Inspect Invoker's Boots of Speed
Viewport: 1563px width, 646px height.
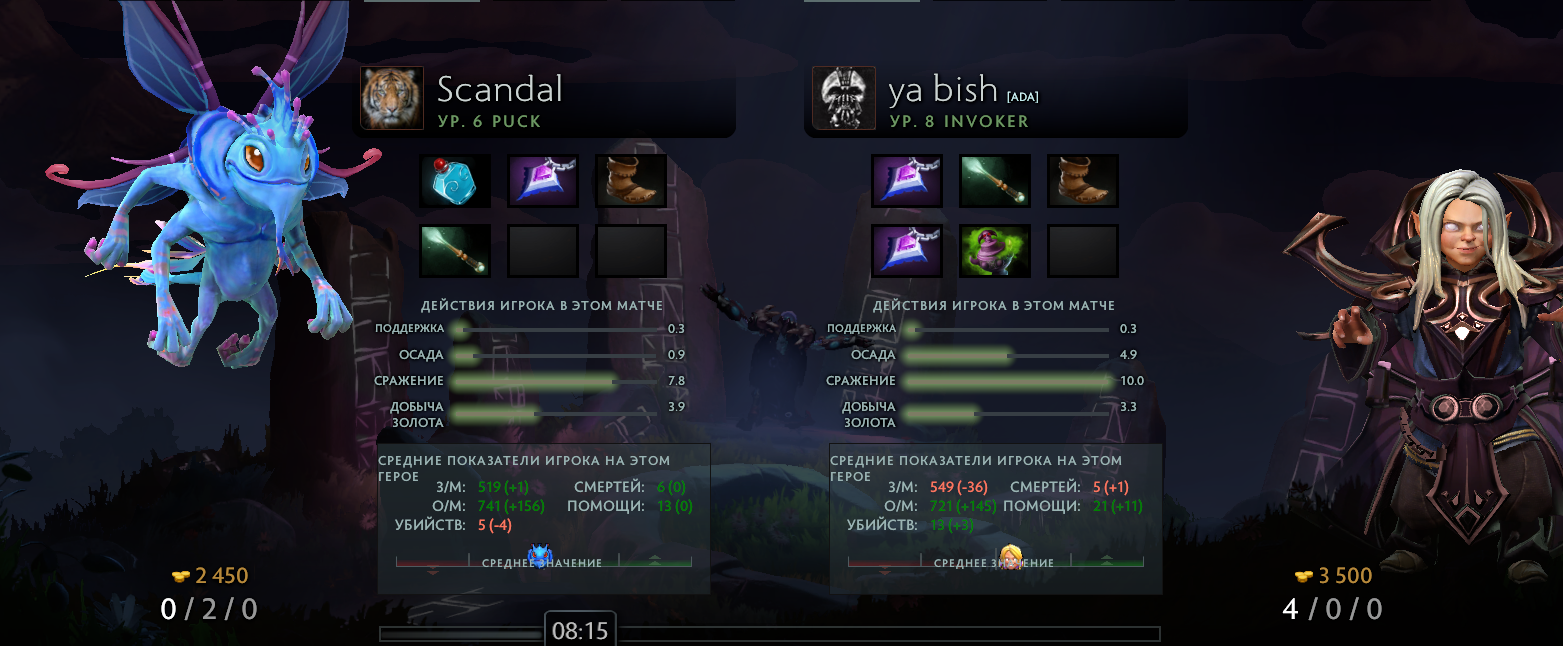(x=1083, y=181)
